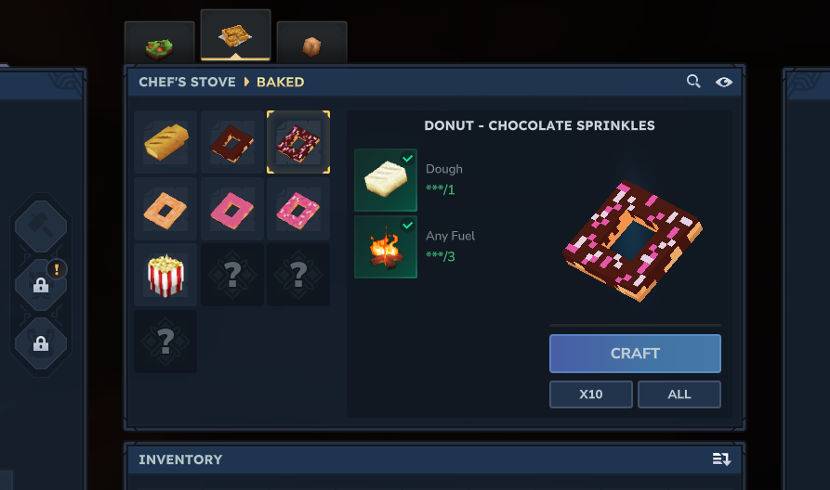Toggle the eye visibility filter
Viewport: 830px width, 490px height.
(x=724, y=82)
